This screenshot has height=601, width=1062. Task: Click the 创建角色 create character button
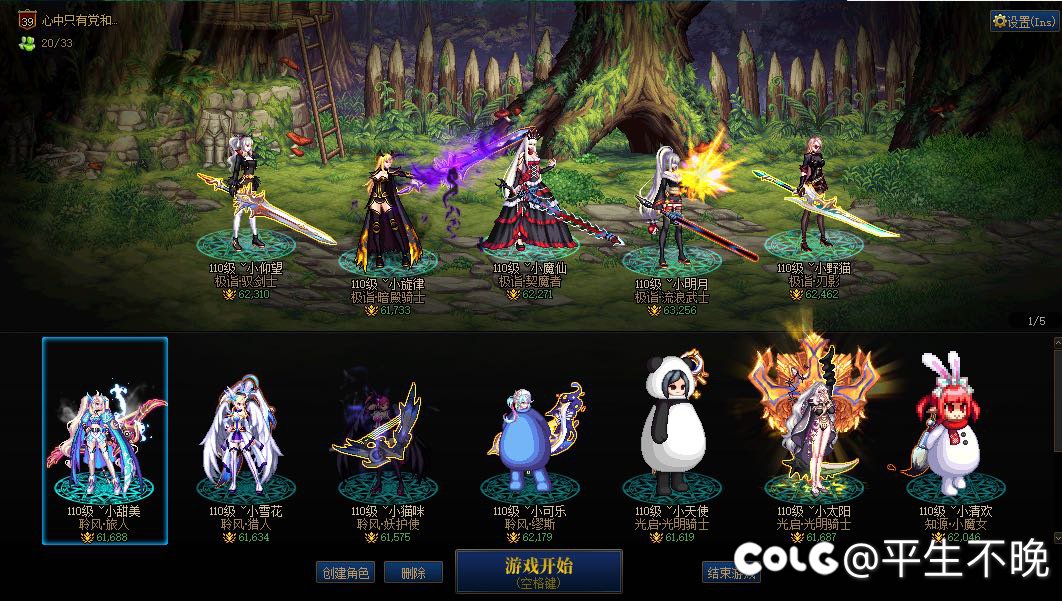(x=346, y=573)
